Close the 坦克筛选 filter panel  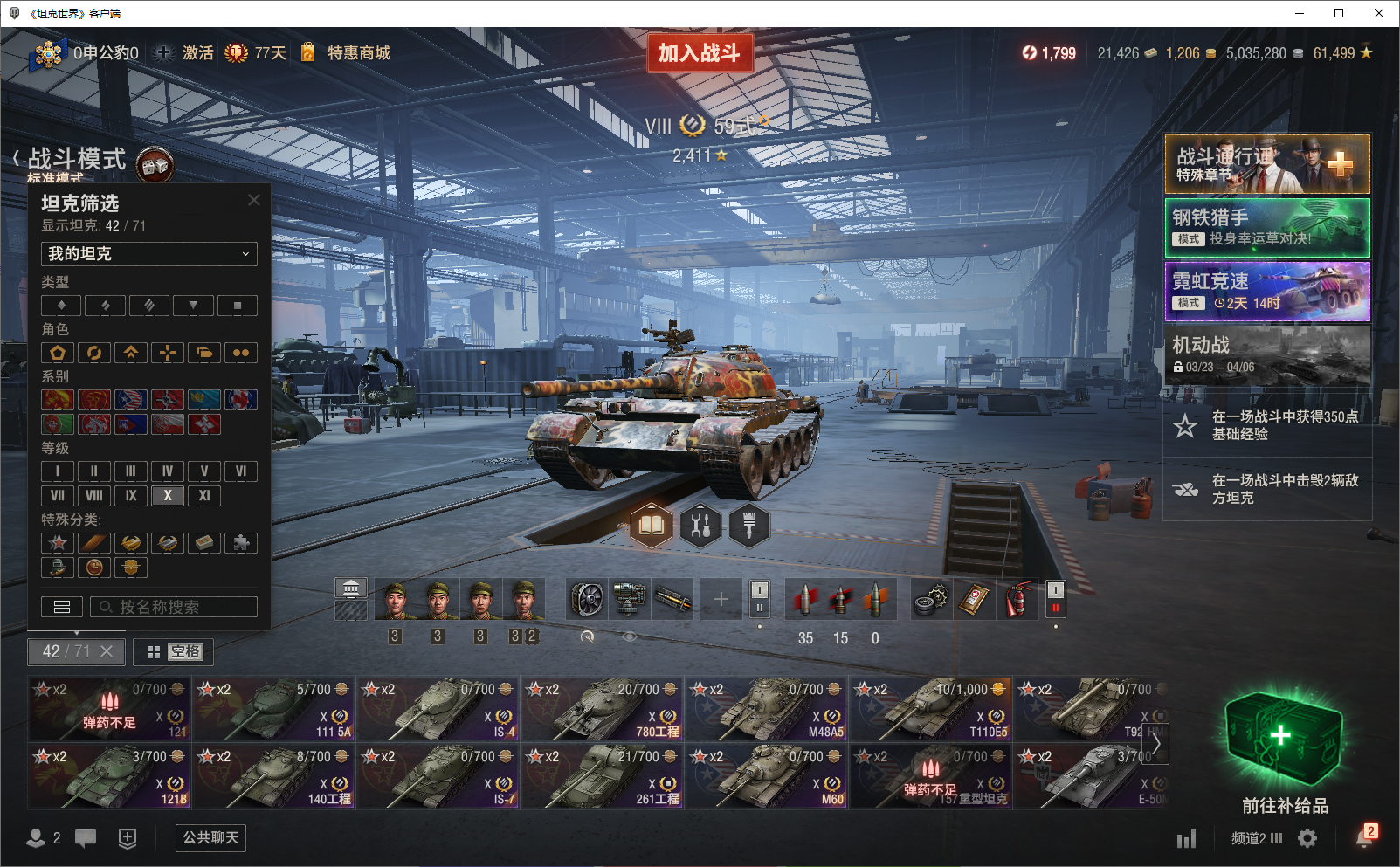(x=254, y=200)
